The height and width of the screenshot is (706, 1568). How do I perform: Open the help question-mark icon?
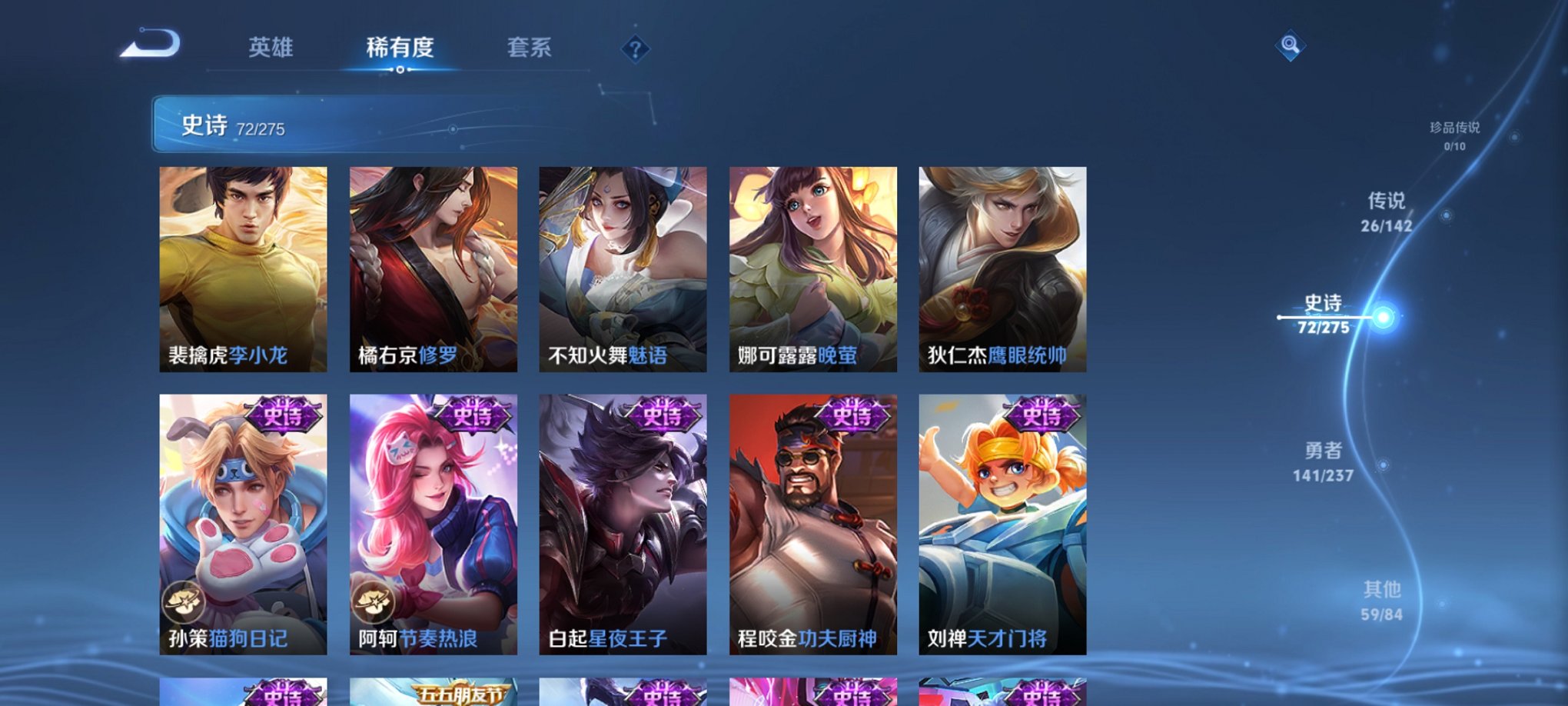(635, 48)
